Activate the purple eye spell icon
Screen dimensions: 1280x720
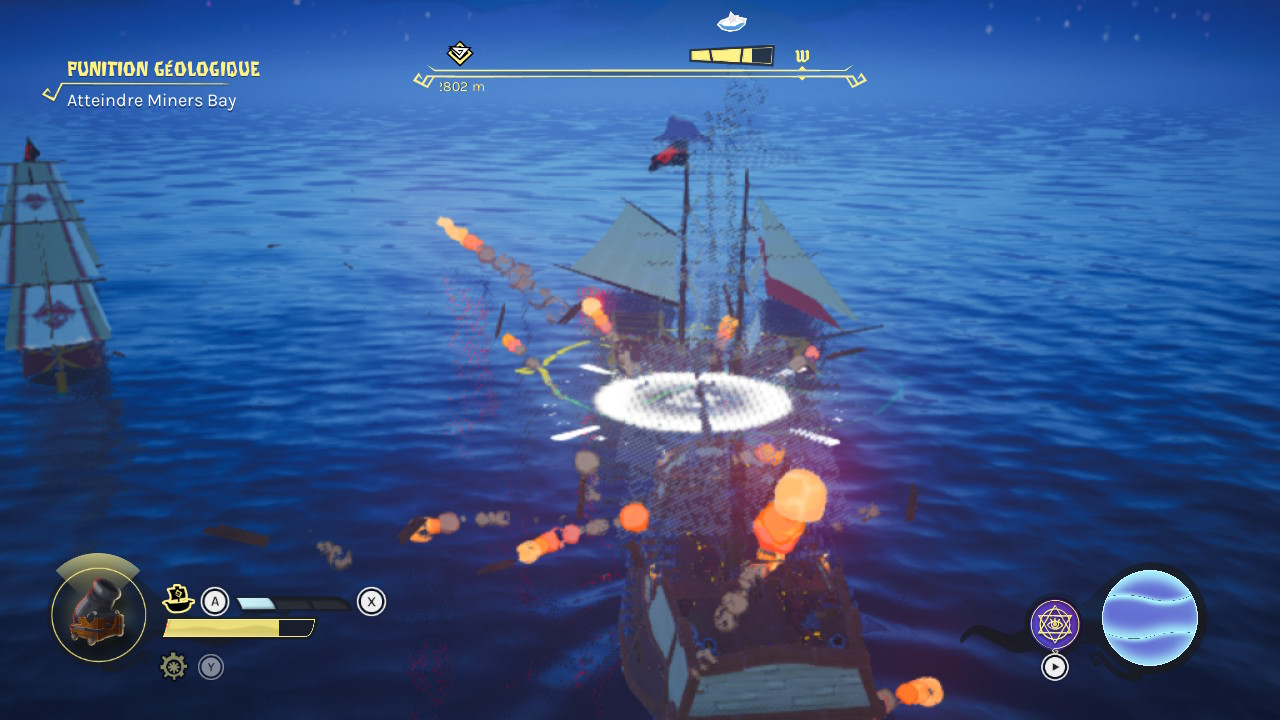(x=1055, y=624)
